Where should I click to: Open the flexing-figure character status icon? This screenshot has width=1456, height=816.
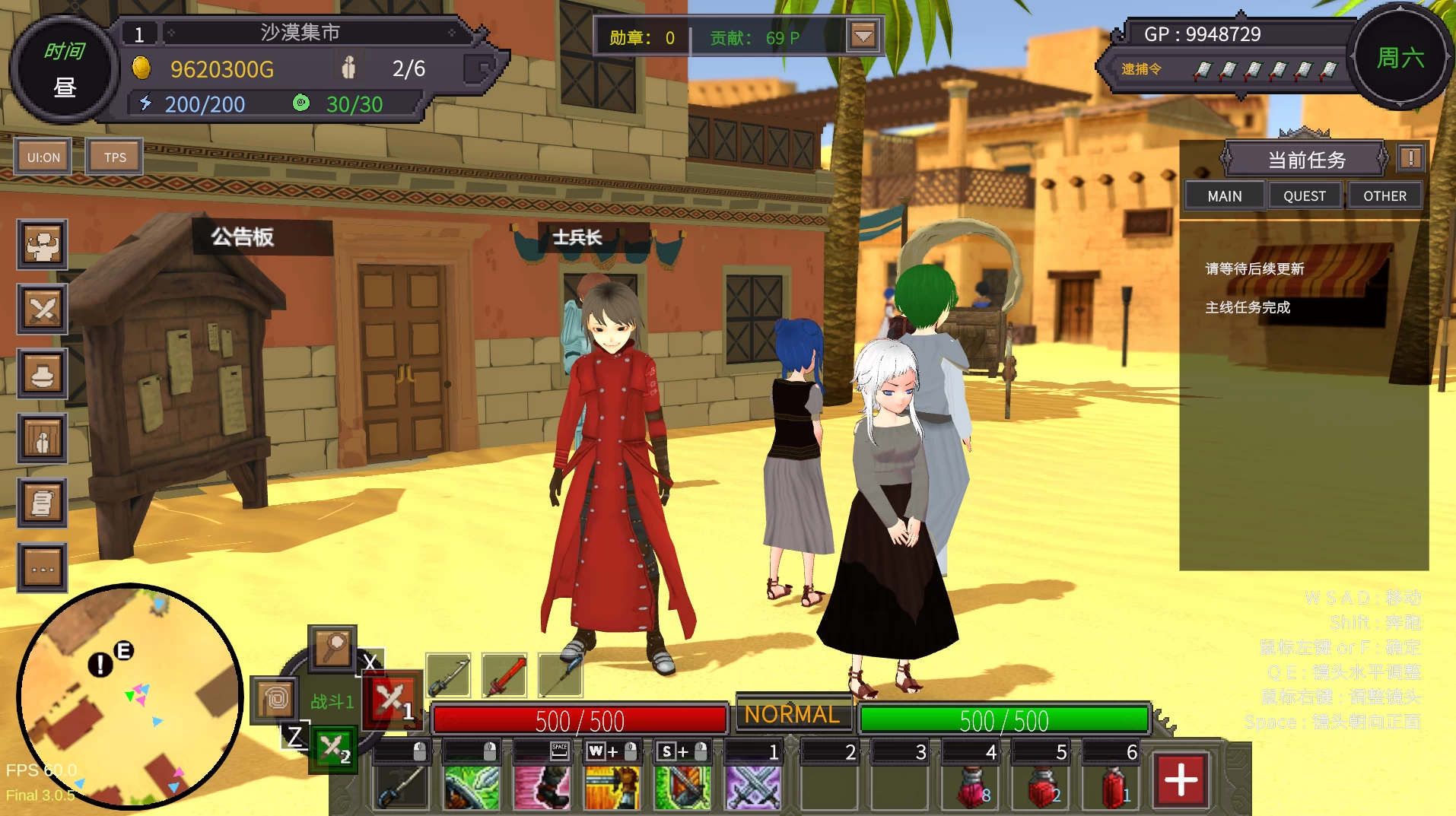43,245
